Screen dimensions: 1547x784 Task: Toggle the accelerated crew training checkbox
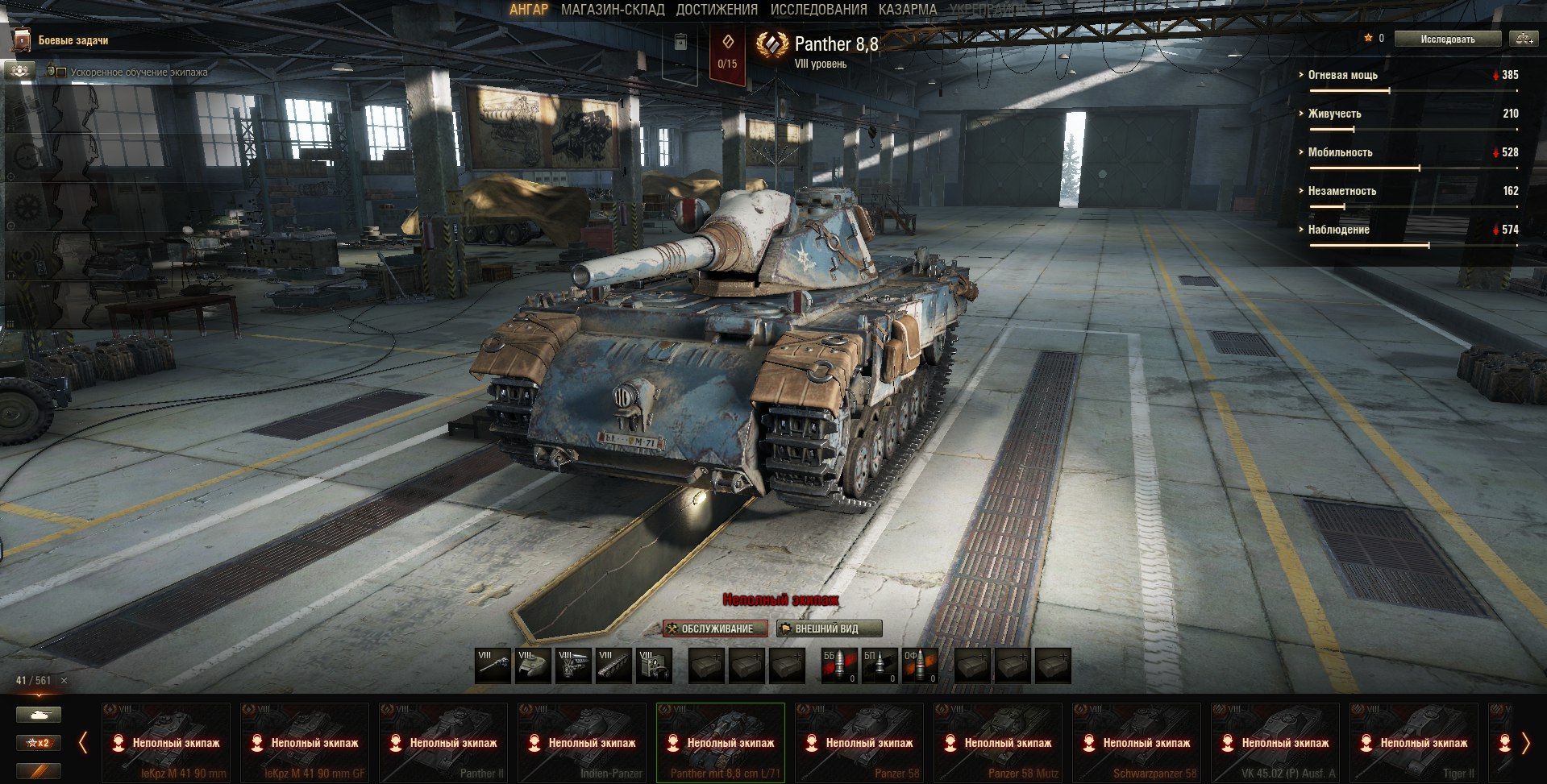tap(61, 73)
